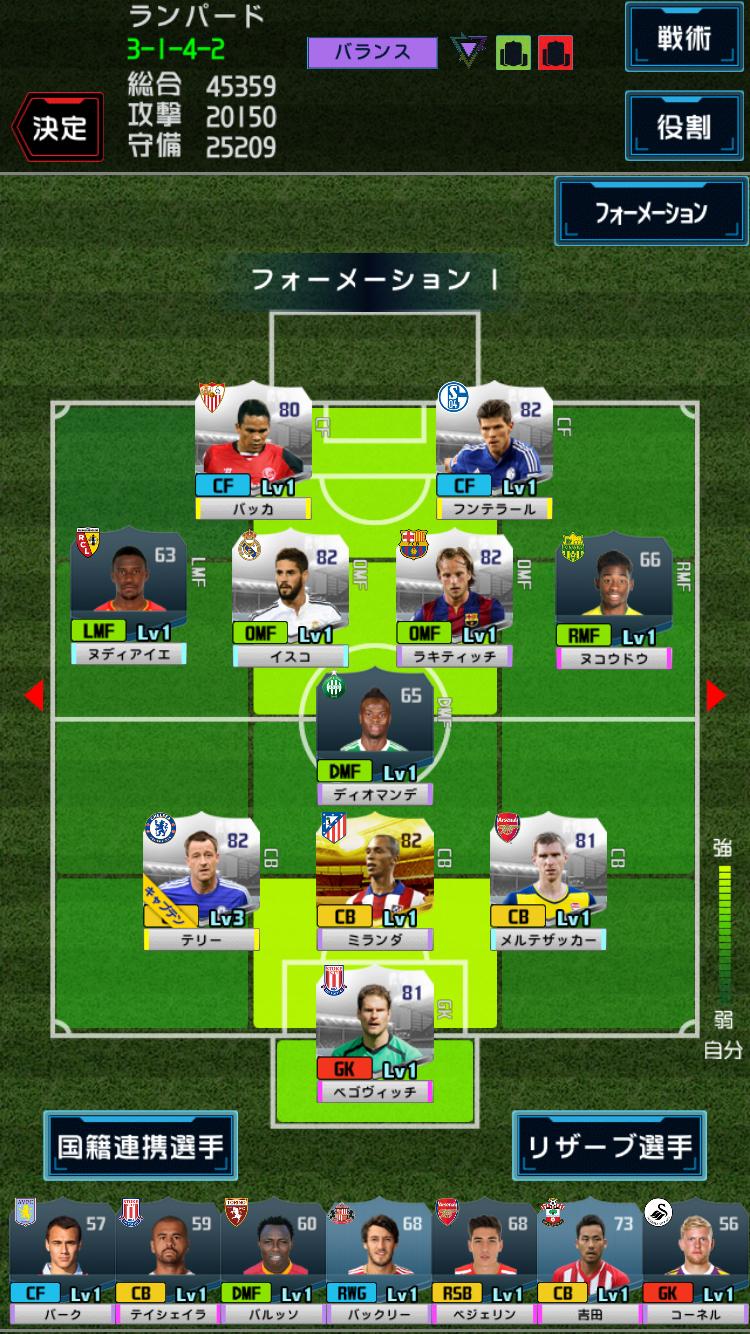The height and width of the screenshot is (1334, 750).
Task: Select the バランス tactic label
Action: tap(372, 52)
